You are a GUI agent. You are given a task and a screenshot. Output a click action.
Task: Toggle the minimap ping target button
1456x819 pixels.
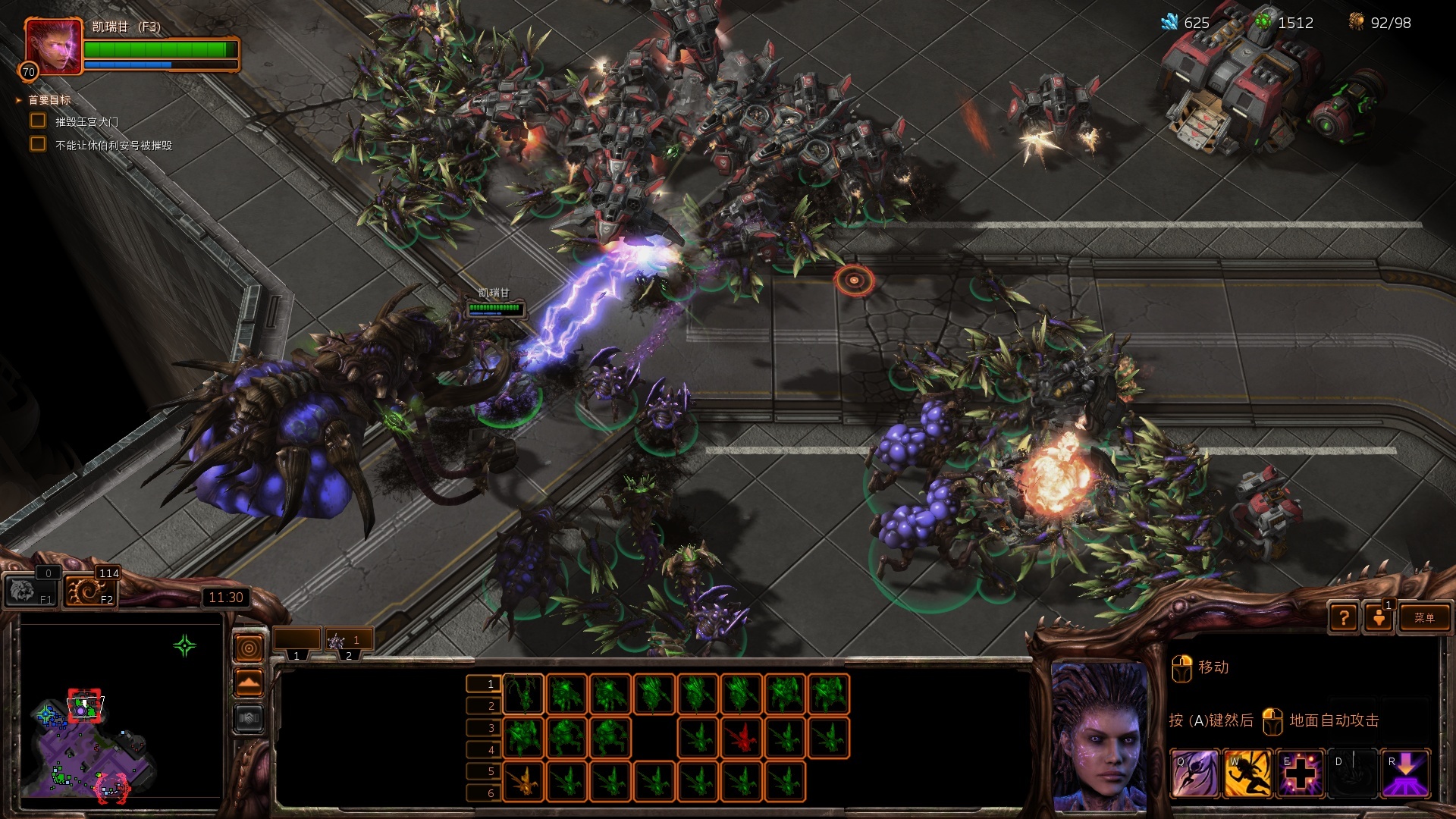tap(249, 648)
